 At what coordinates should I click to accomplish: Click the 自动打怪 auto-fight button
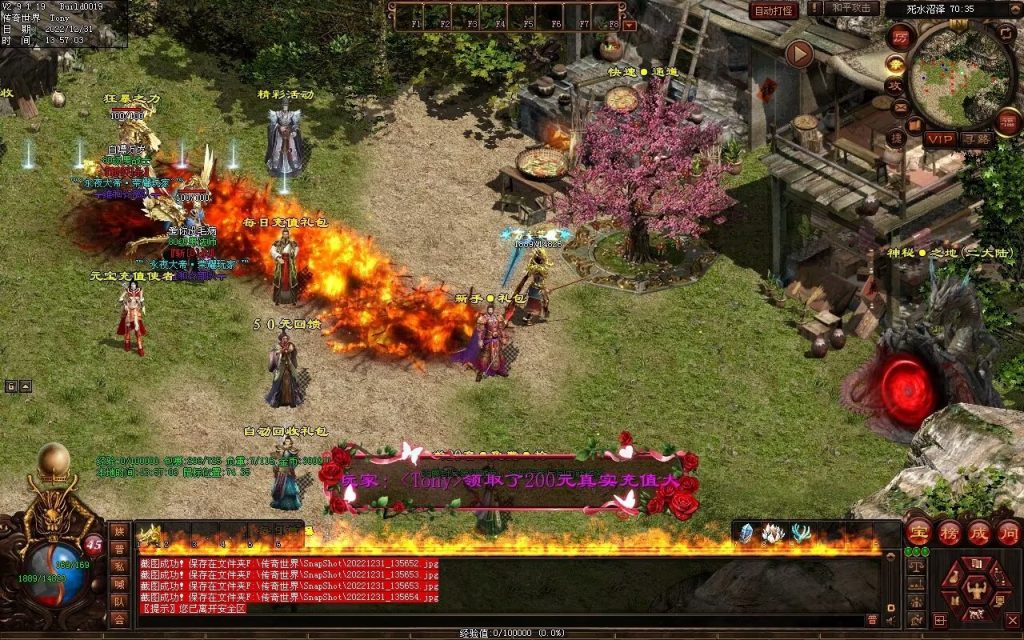pyautogui.click(x=773, y=11)
